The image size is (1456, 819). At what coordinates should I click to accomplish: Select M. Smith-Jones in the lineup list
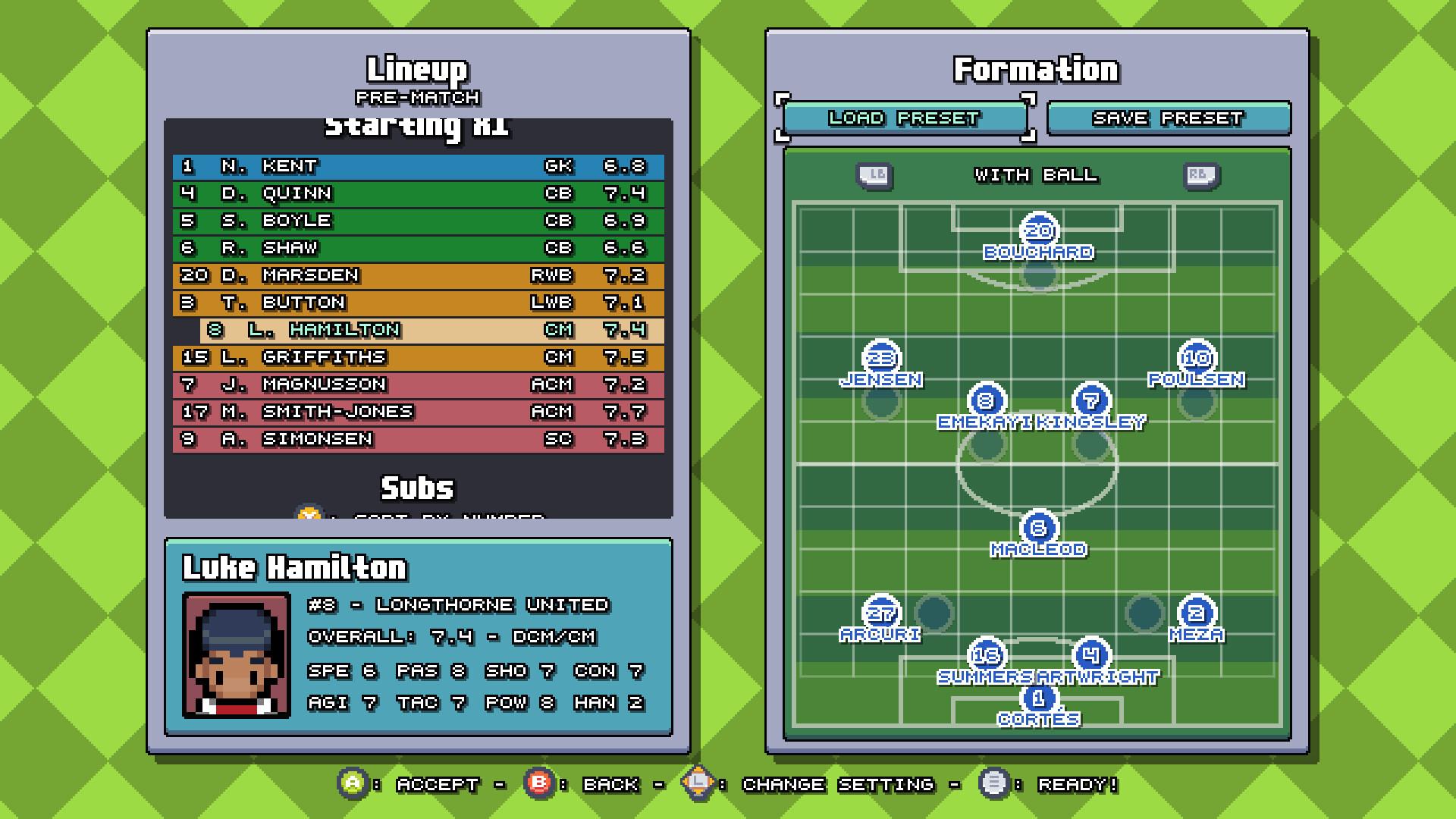[419, 412]
